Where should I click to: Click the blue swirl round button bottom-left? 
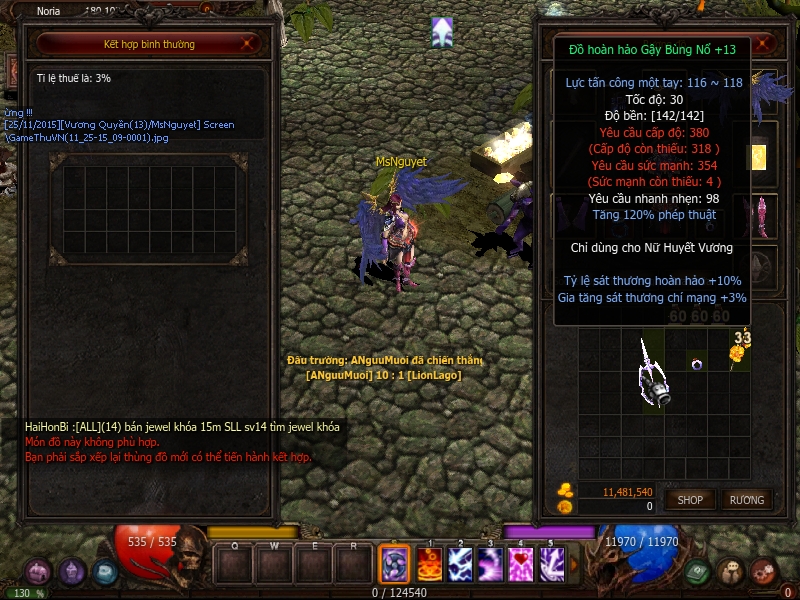[x=105, y=572]
